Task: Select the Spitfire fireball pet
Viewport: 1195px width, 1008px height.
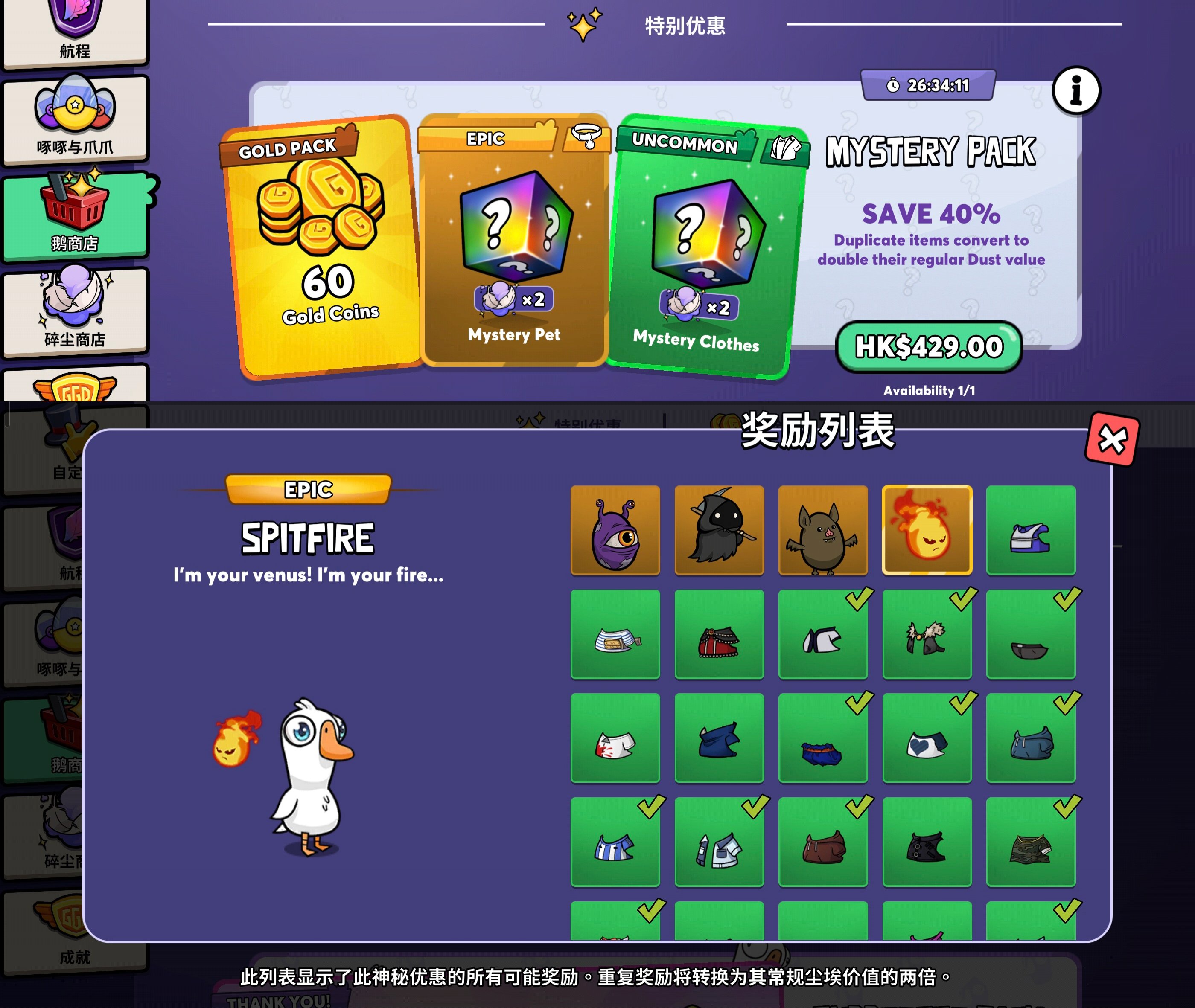Action: click(x=927, y=530)
